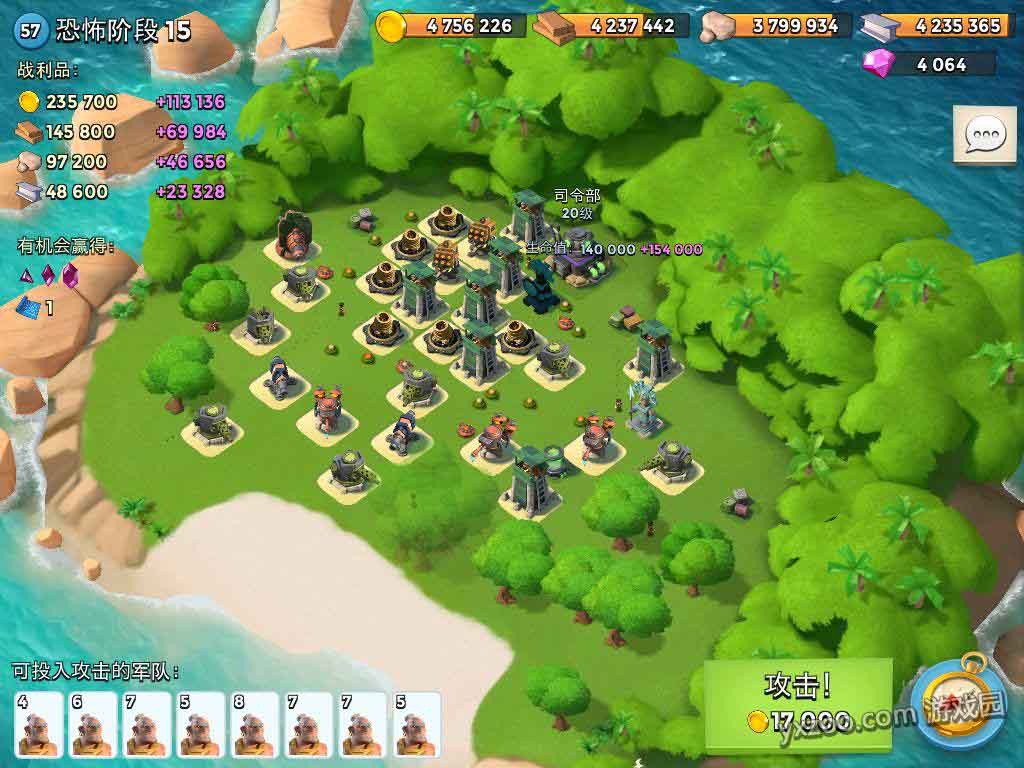Image resolution: width=1024 pixels, height=768 pixels.
Task: Select the troop card with 4 units
Action: [x=39, y=723]
